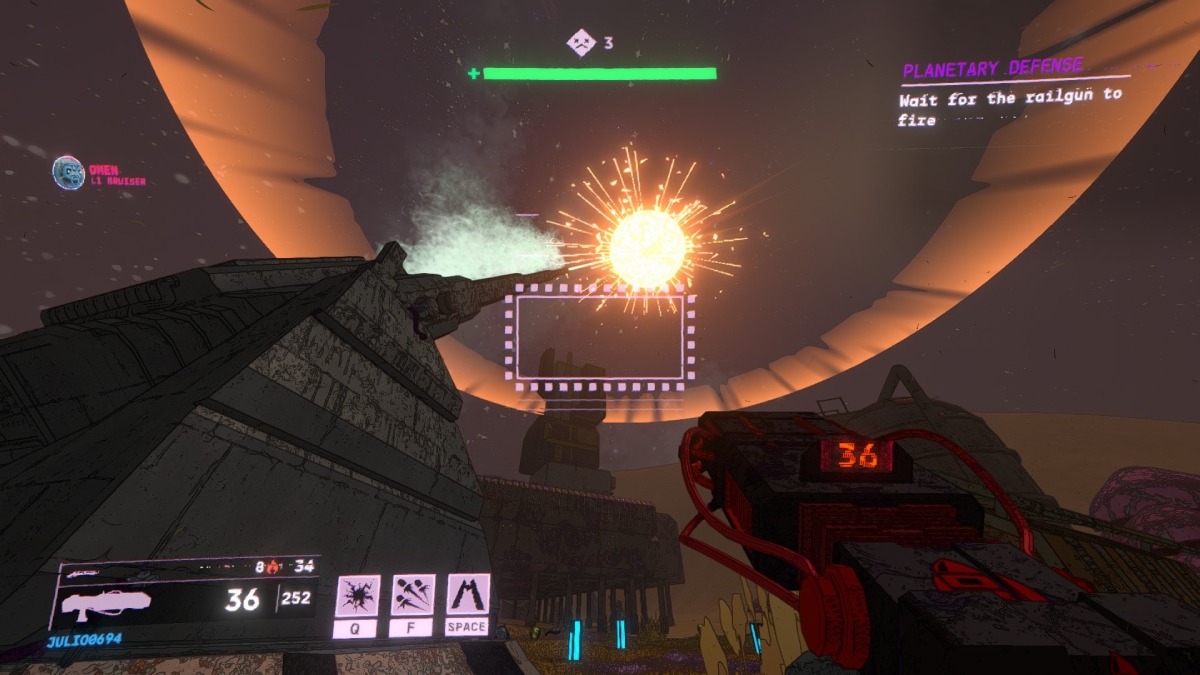The width and height of the screenshot is (1200, 675).
Task: Click the dead-face lives counter icon
Action: tap(580, 43)
